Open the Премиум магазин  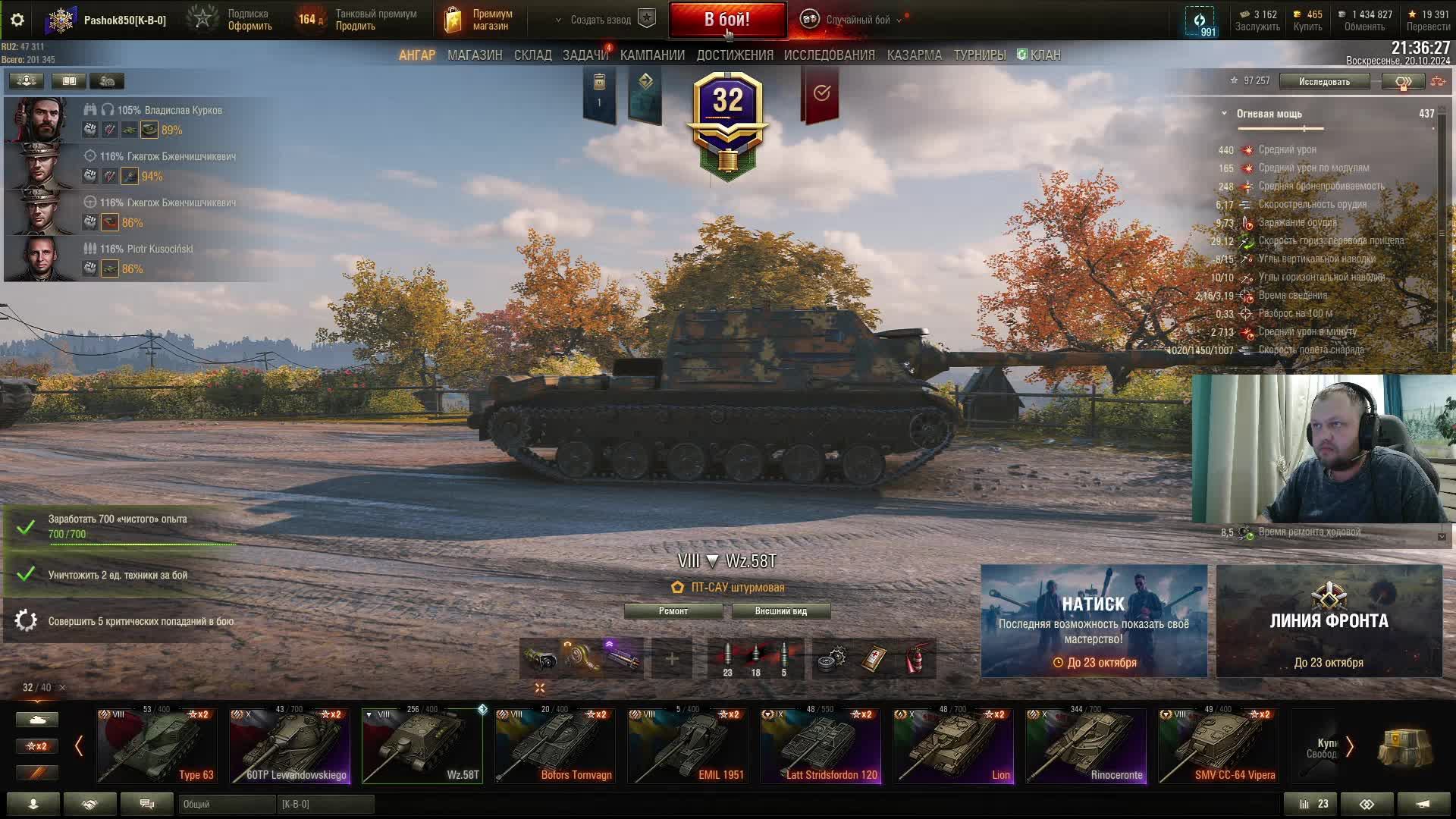click(x=479, y=20)
